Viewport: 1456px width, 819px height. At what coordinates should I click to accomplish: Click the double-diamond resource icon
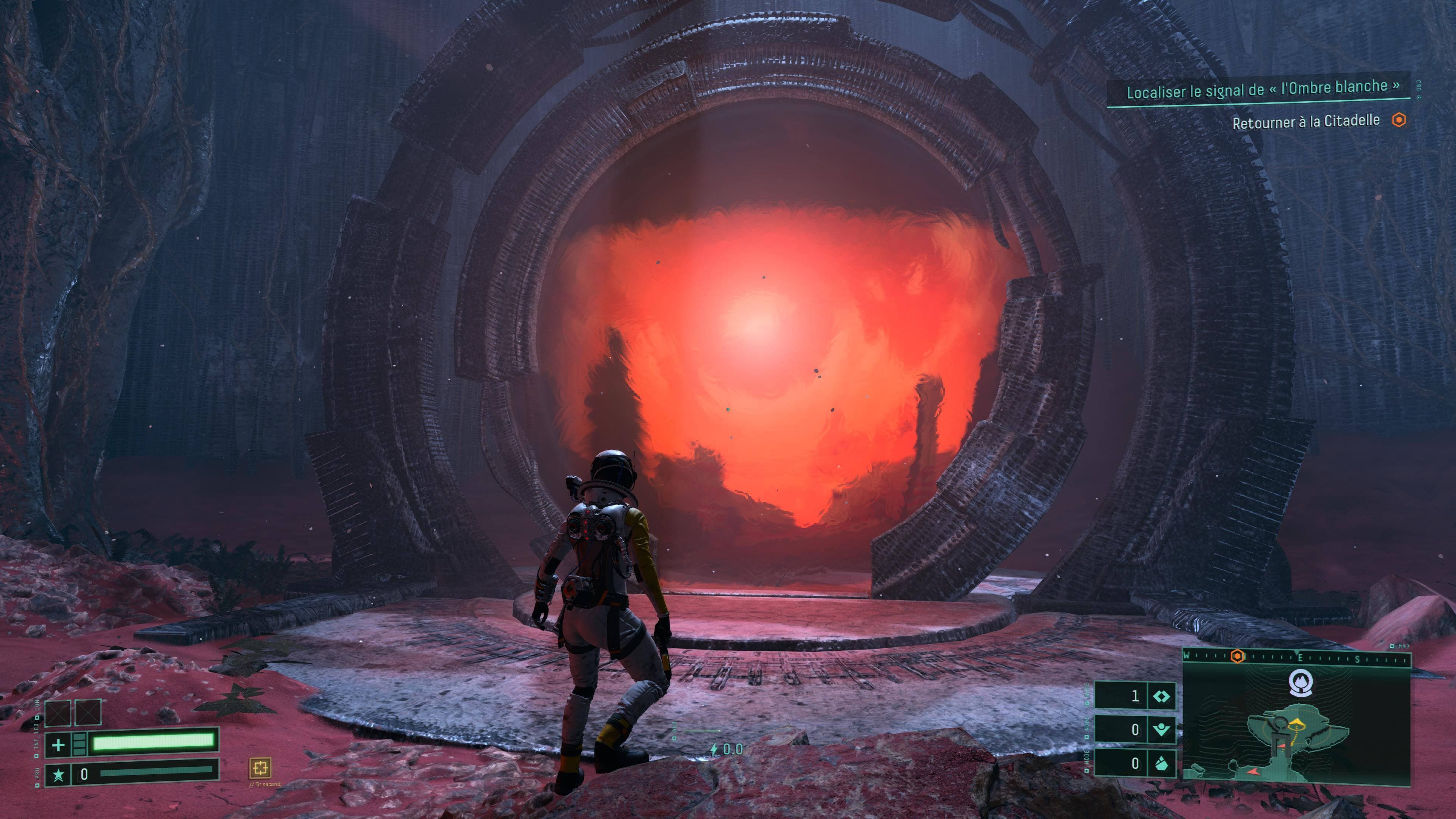tap(1161, 696)
